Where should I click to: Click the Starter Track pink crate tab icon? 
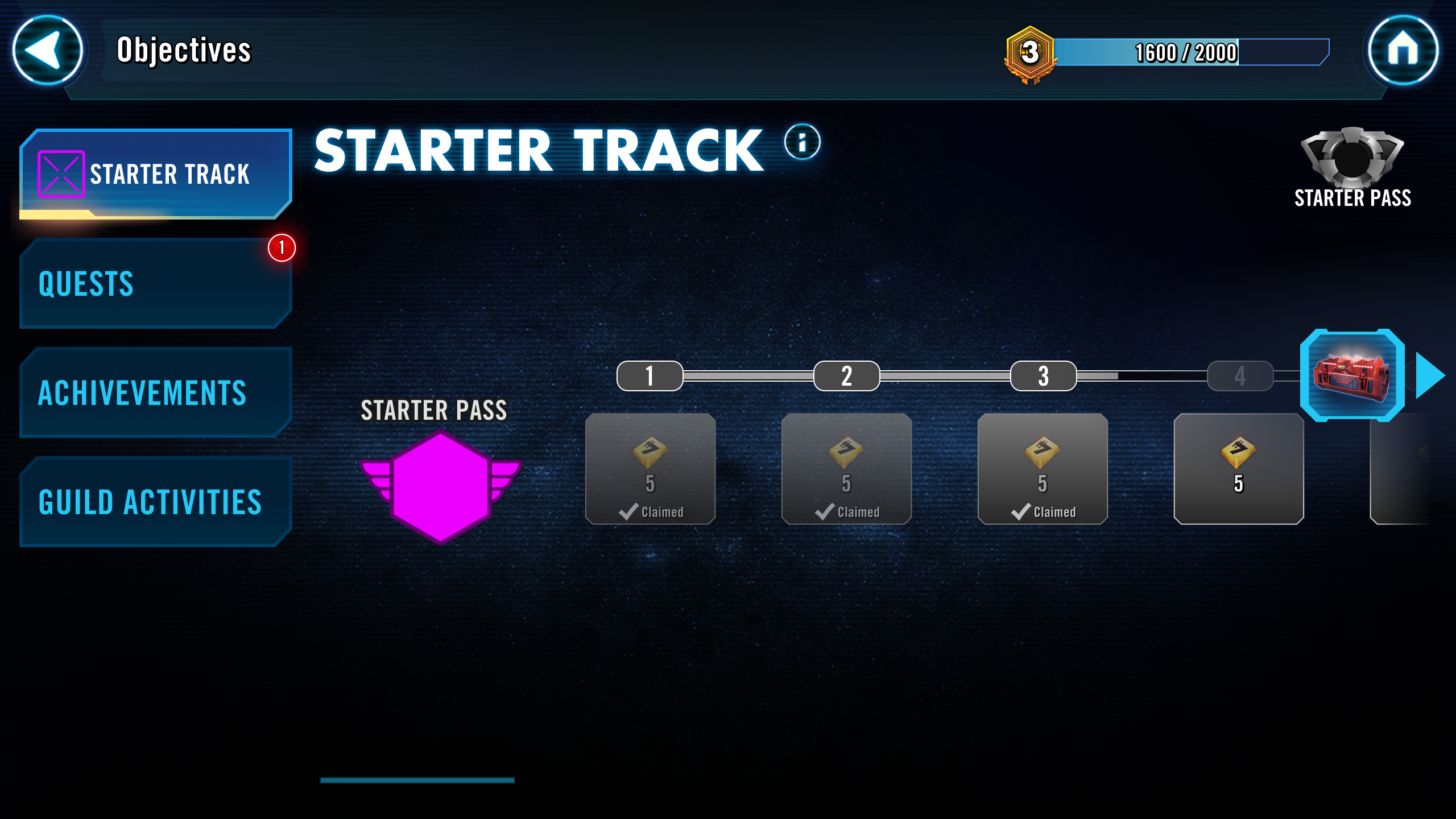pos(61,174)
